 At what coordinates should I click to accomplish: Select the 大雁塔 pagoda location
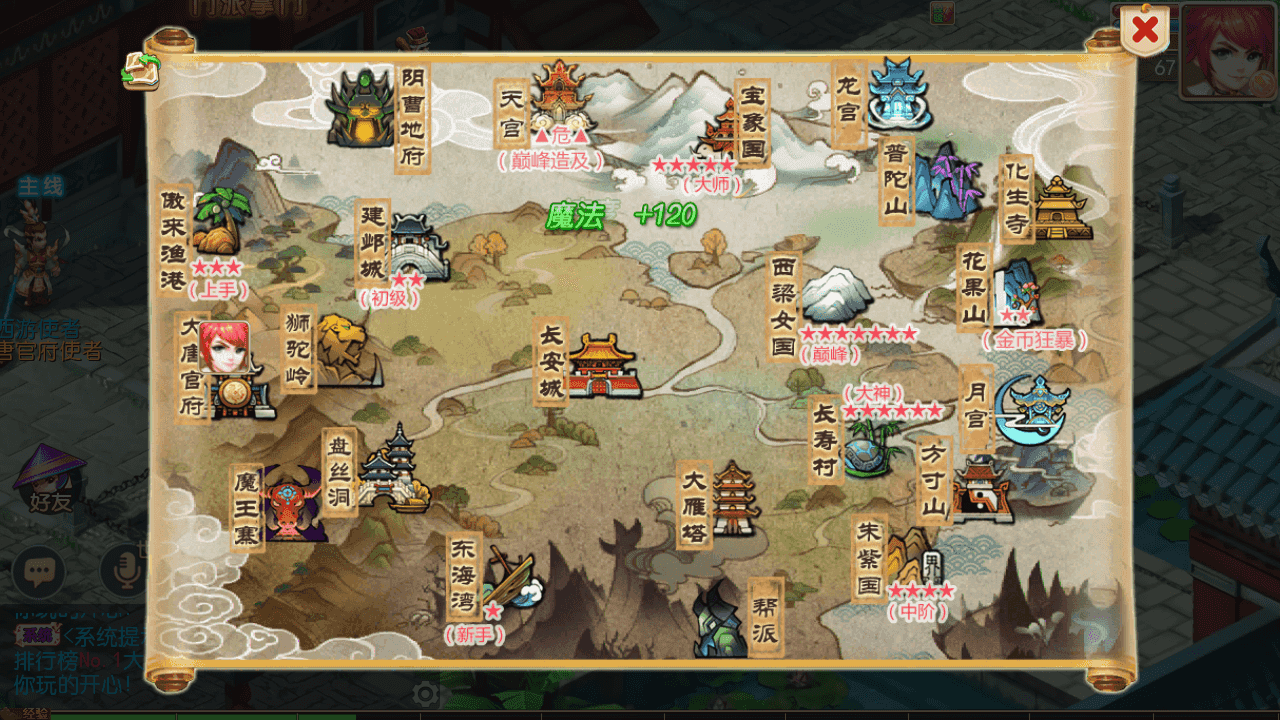[x=735, y=497]
